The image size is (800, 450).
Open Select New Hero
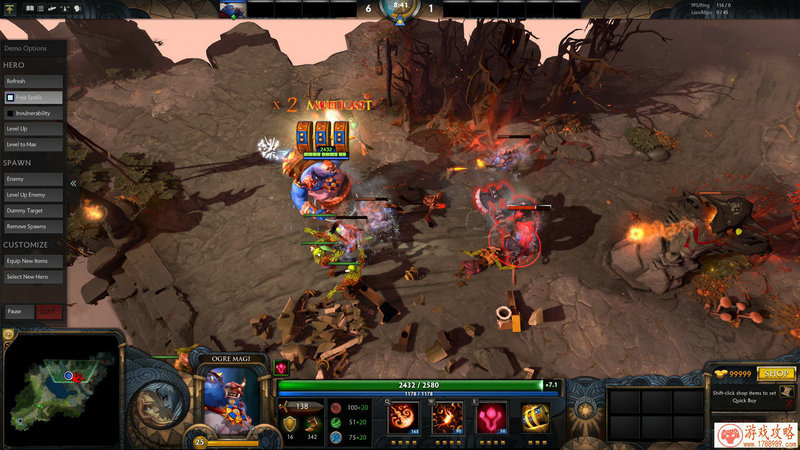pyautogui.click(x=34, y=277)
